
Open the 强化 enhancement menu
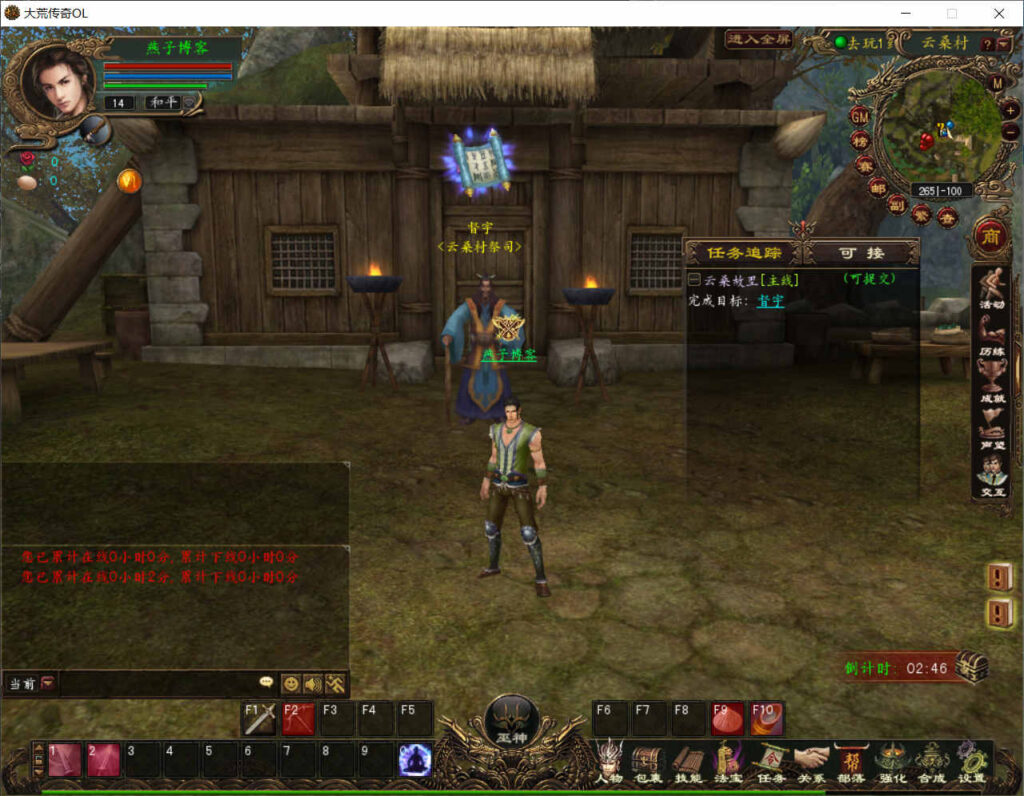(x=892, y=762)
